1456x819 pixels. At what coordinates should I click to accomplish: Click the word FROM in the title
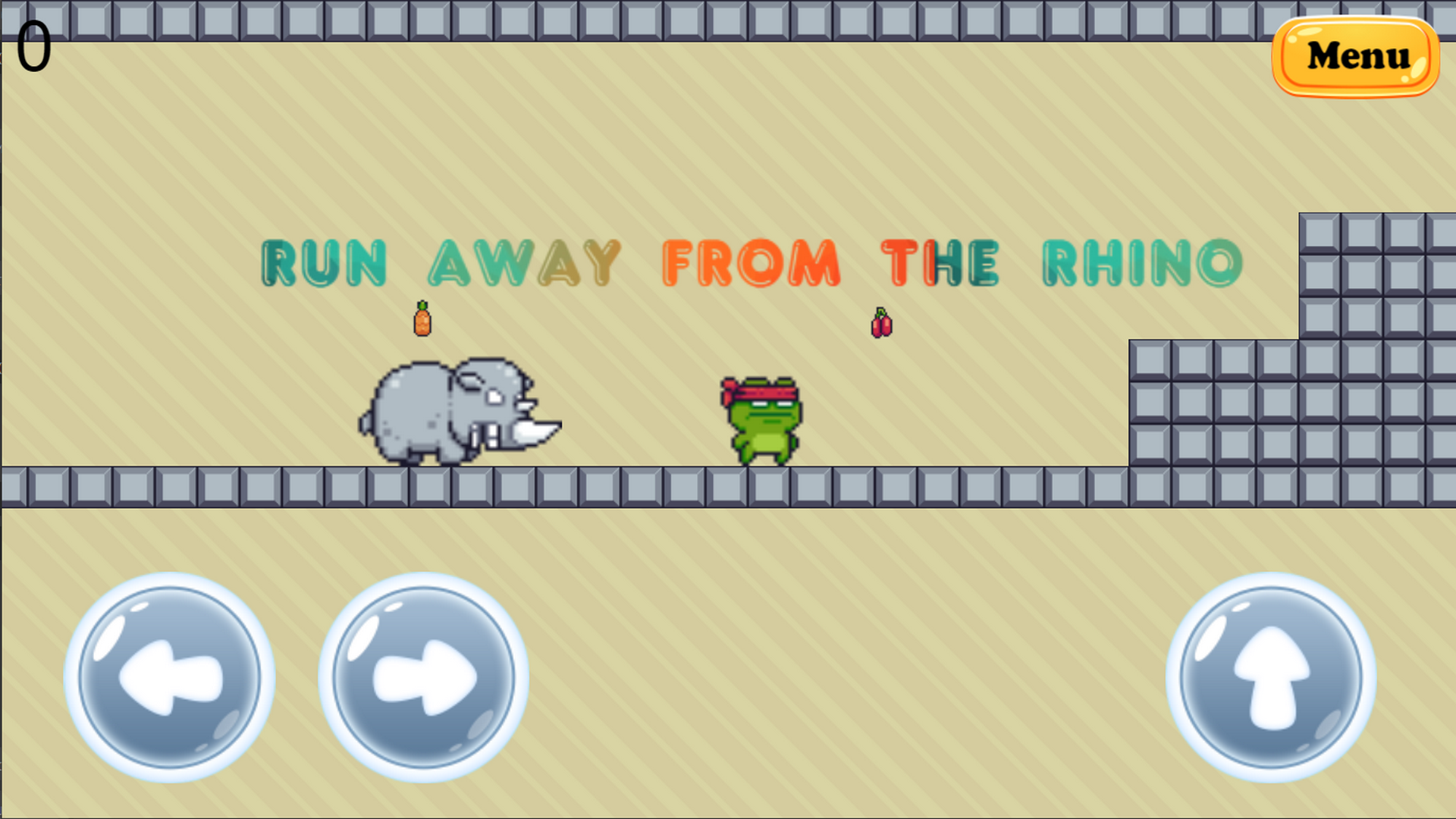click(751, 262)
